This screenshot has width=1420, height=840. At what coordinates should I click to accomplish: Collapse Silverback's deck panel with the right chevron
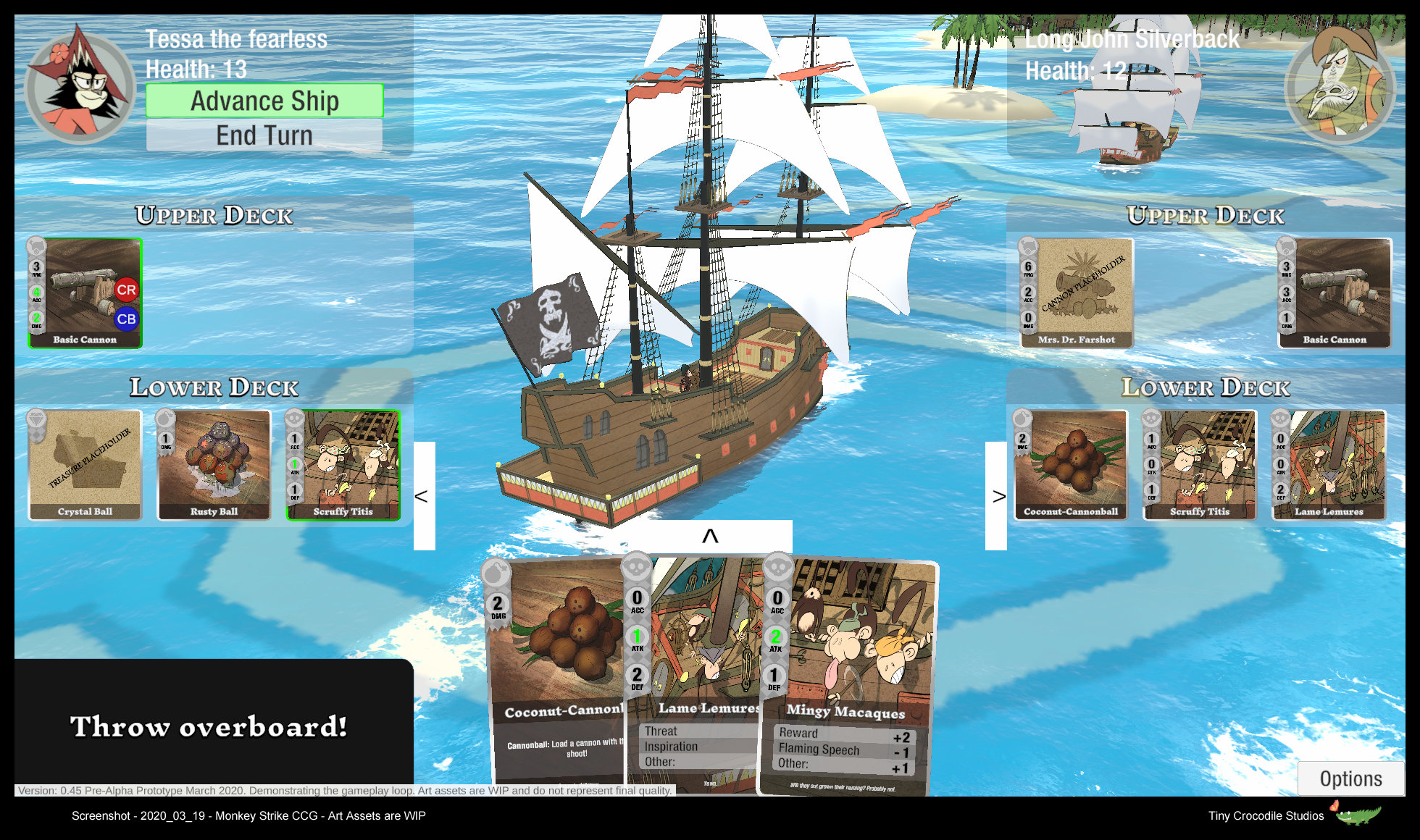[x=998, y=496]
